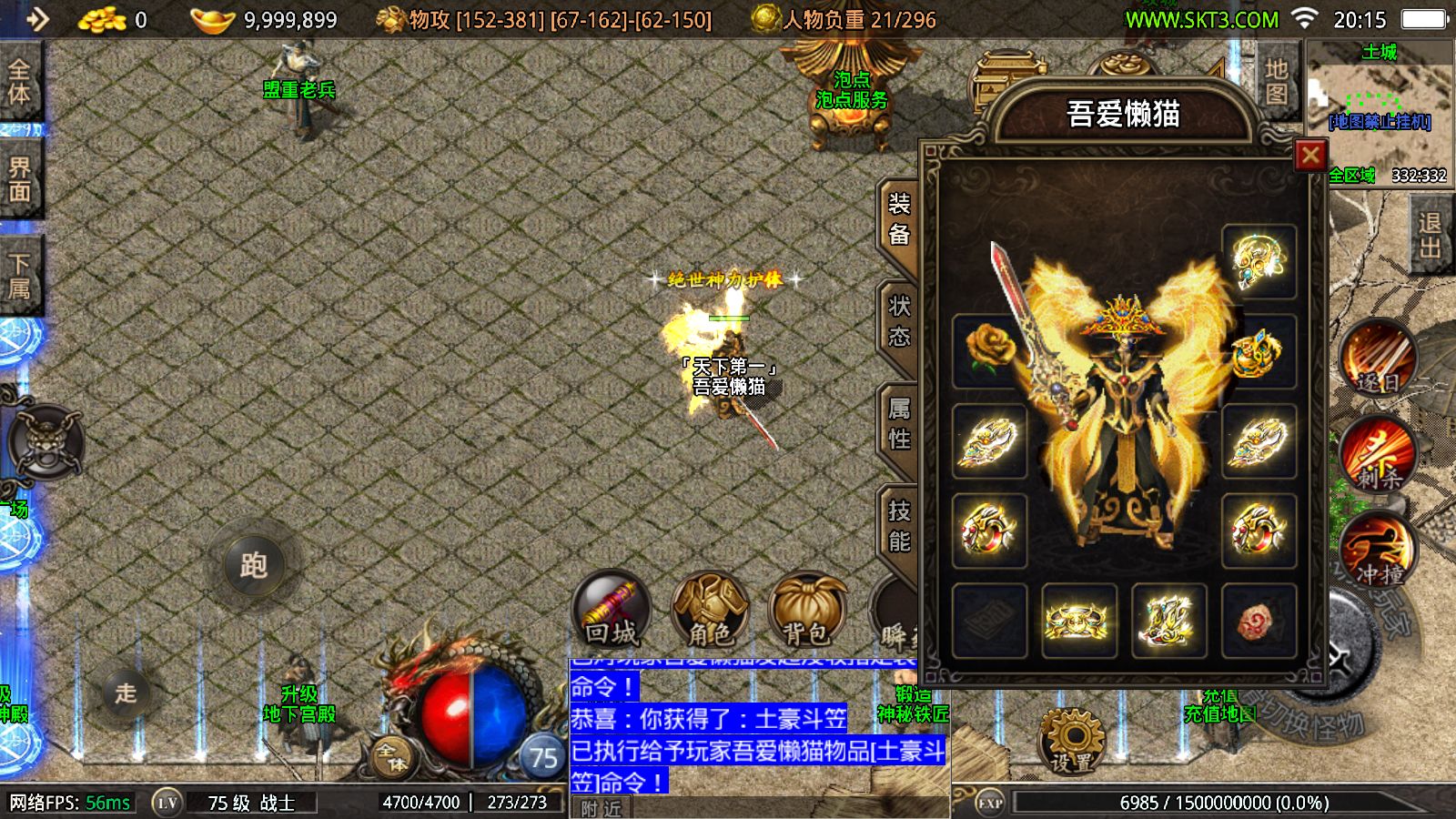Image resolution: width=1456 pixels, height=819 pixels.
Task: Activate the 刺杀 skill
Action: [x=1377, y=453]
